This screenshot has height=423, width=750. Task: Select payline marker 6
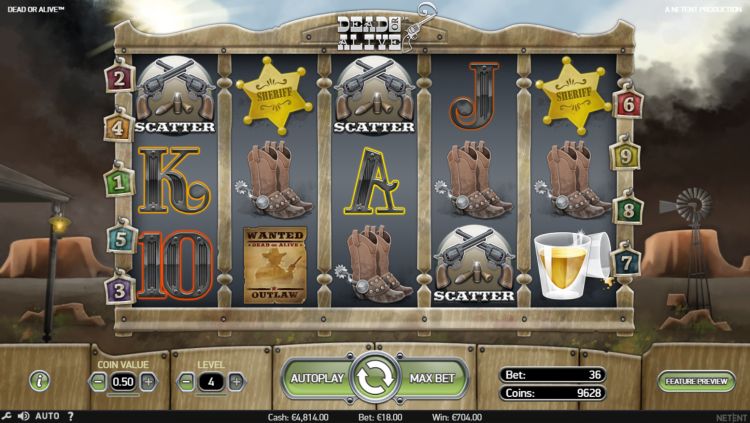pyautogui.click(x=629, y=102)
